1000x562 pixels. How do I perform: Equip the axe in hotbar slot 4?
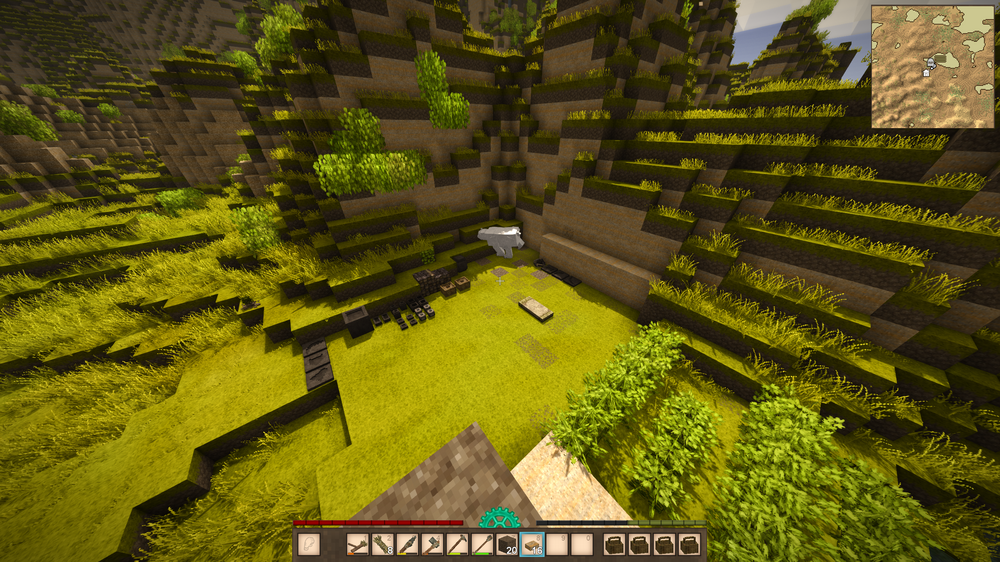click(433, 544)
